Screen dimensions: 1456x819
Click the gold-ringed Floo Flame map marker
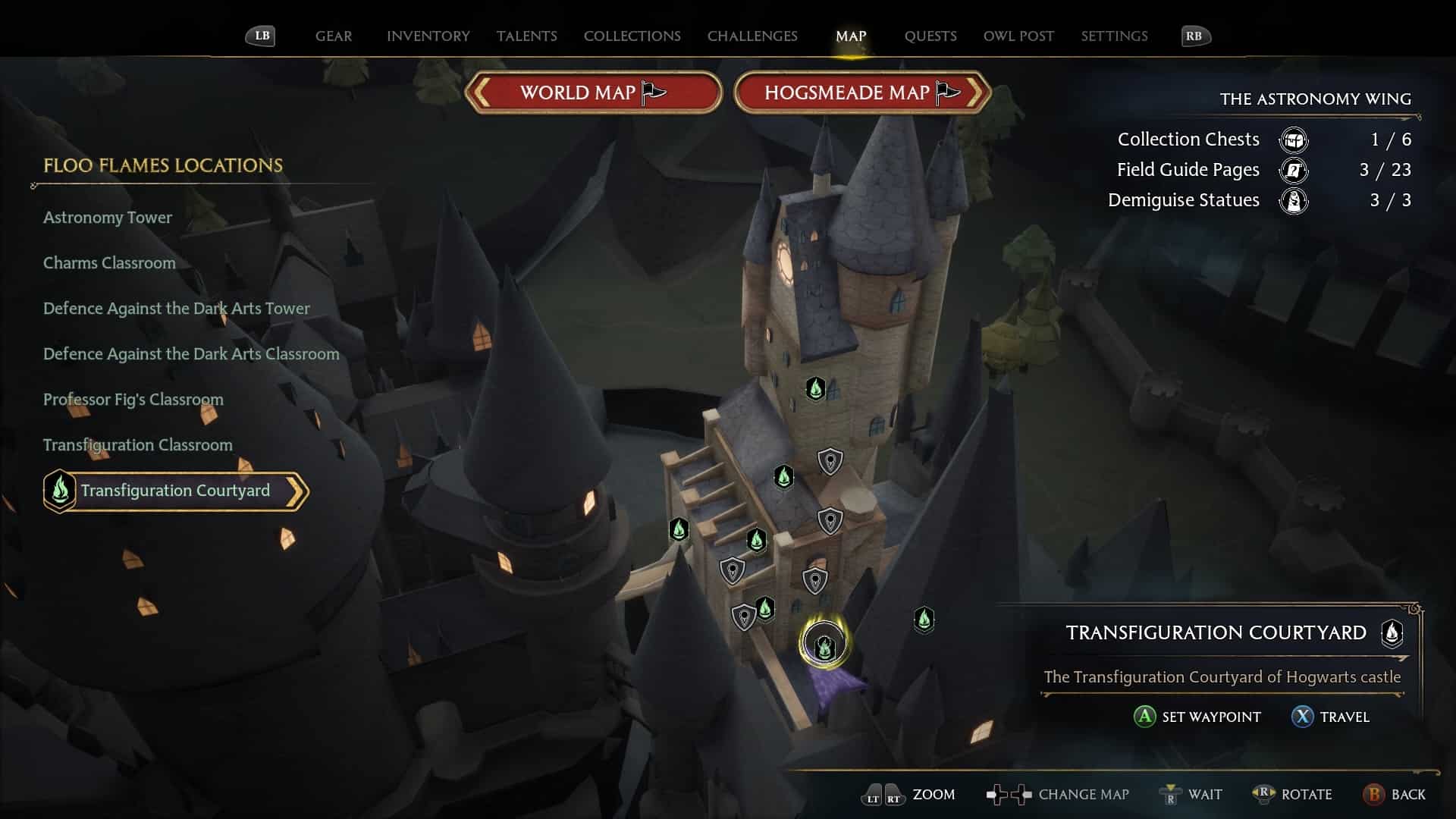824,646
